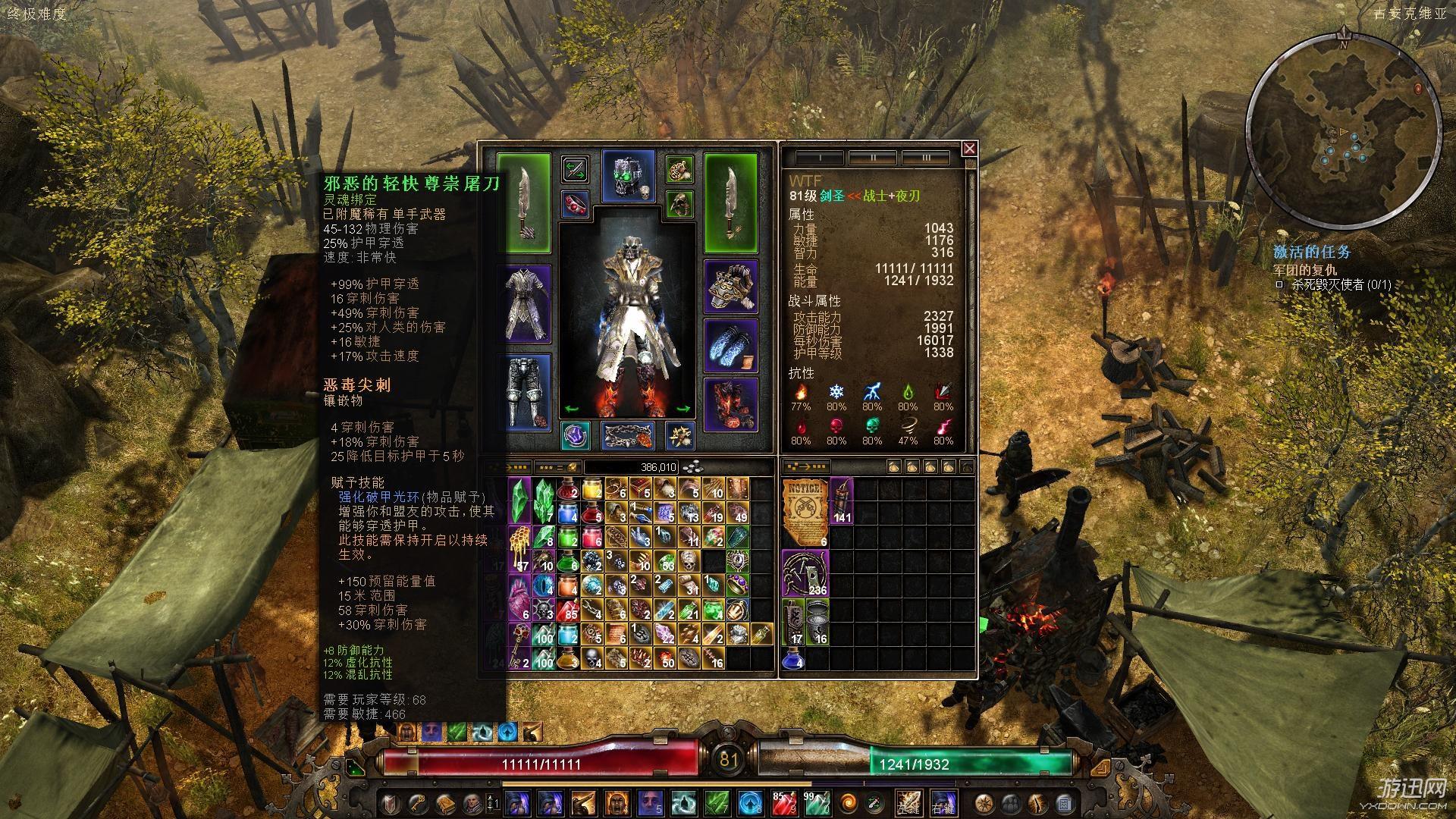Screen dimensions: 1456x819
Task: Select the flaming boots equipment slot
Action: click(x=731, y=403)
